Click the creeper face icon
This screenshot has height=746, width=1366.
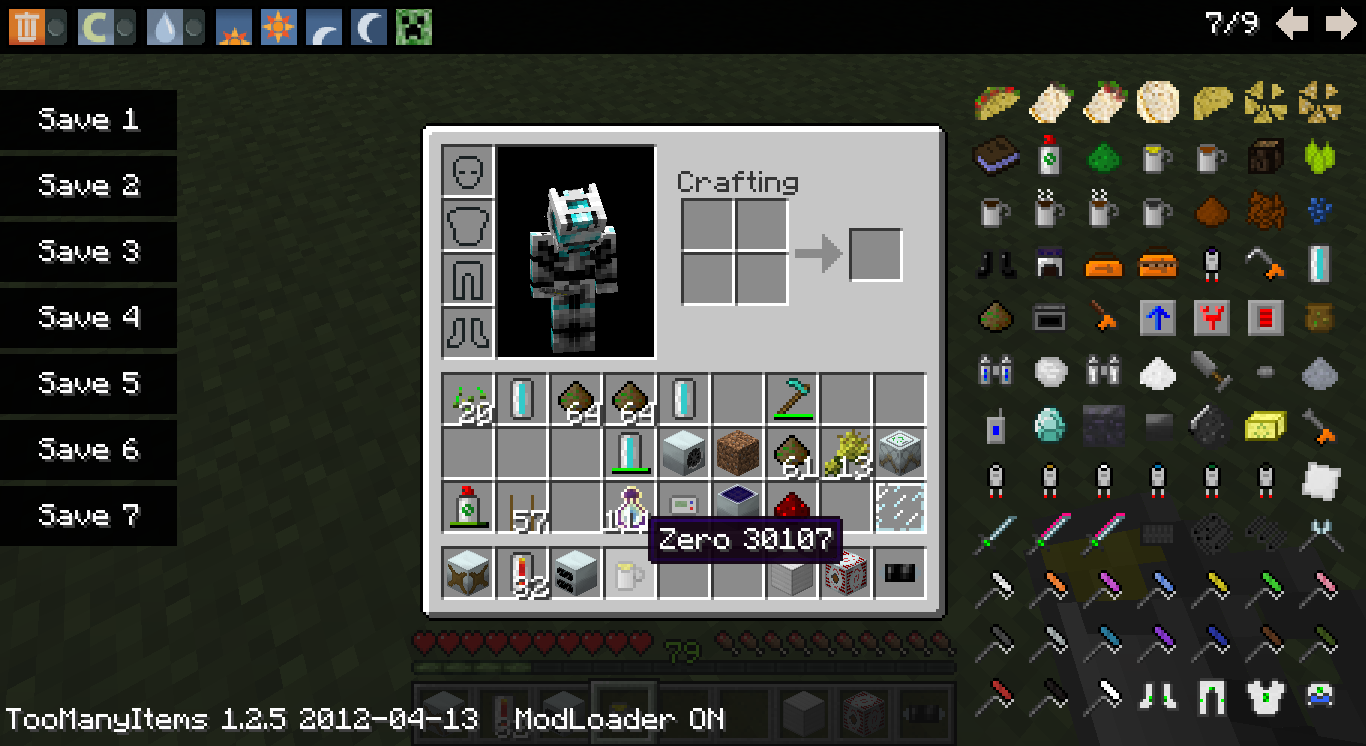(x=413, y=27)
